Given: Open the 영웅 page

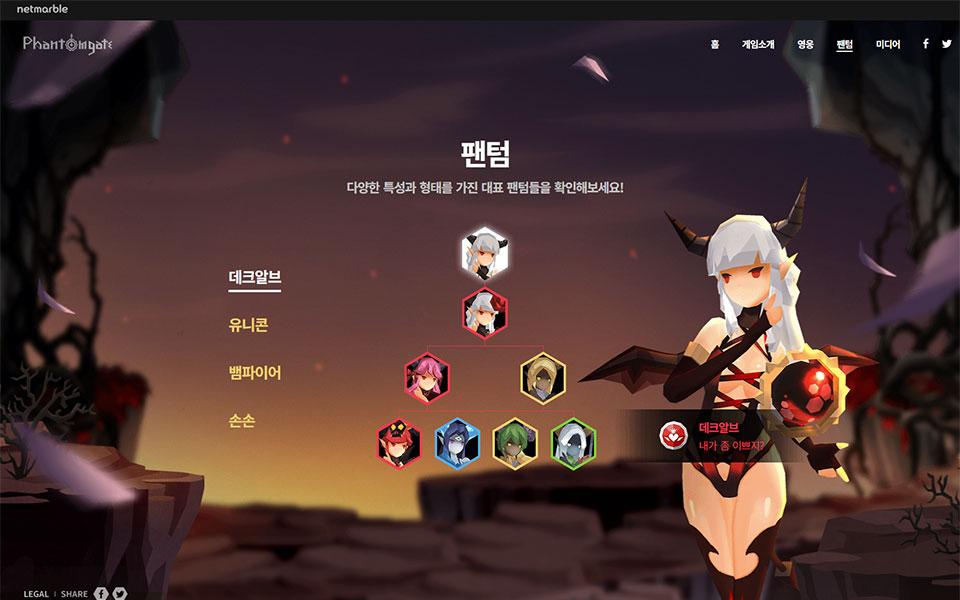Looking at the screenshot, I should click(x=805, y=44).
